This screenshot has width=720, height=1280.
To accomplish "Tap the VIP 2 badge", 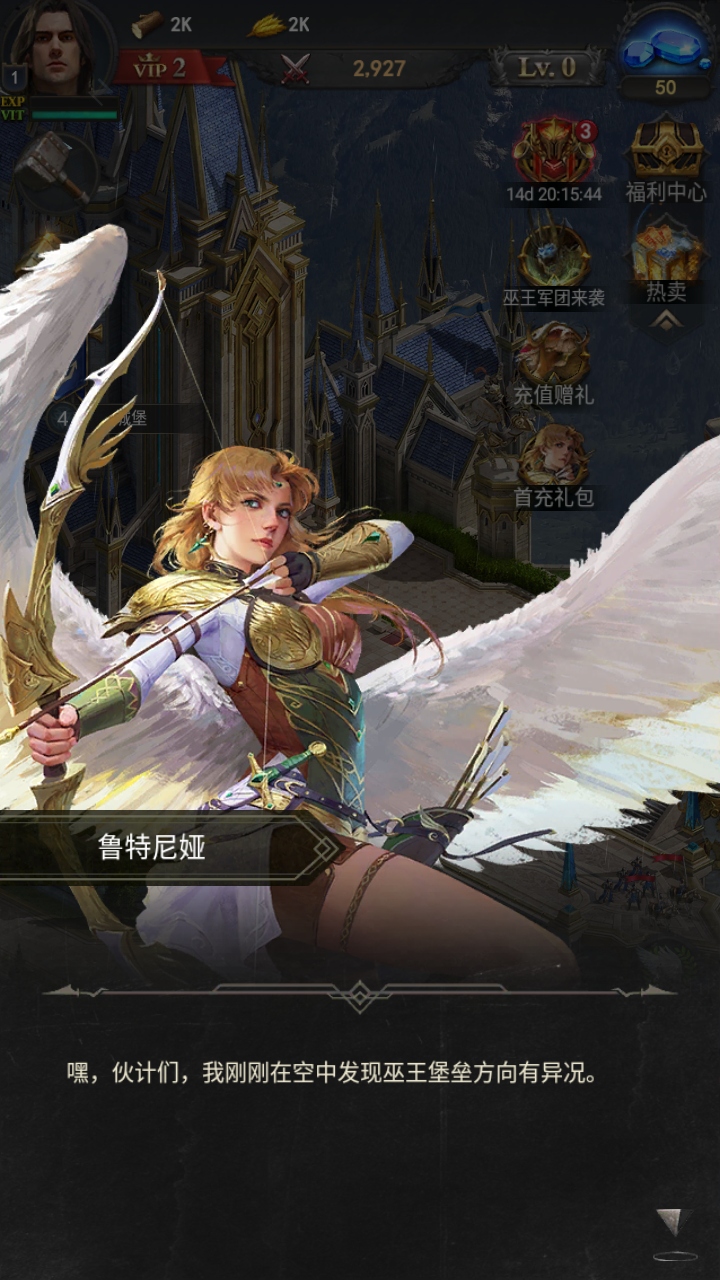I will (160, 68).
